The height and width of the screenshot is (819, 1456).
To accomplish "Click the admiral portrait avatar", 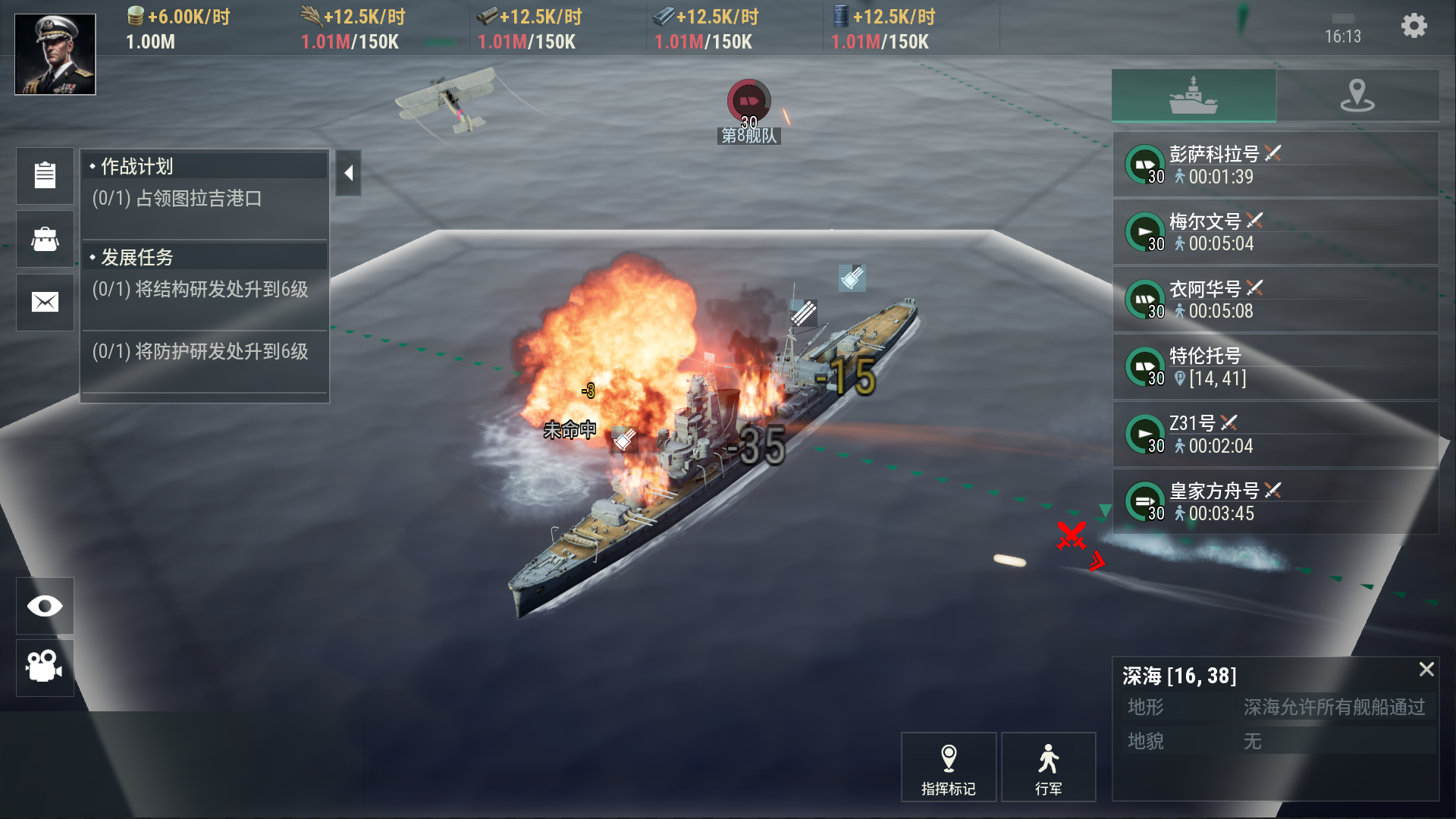I will pos(55,54).
